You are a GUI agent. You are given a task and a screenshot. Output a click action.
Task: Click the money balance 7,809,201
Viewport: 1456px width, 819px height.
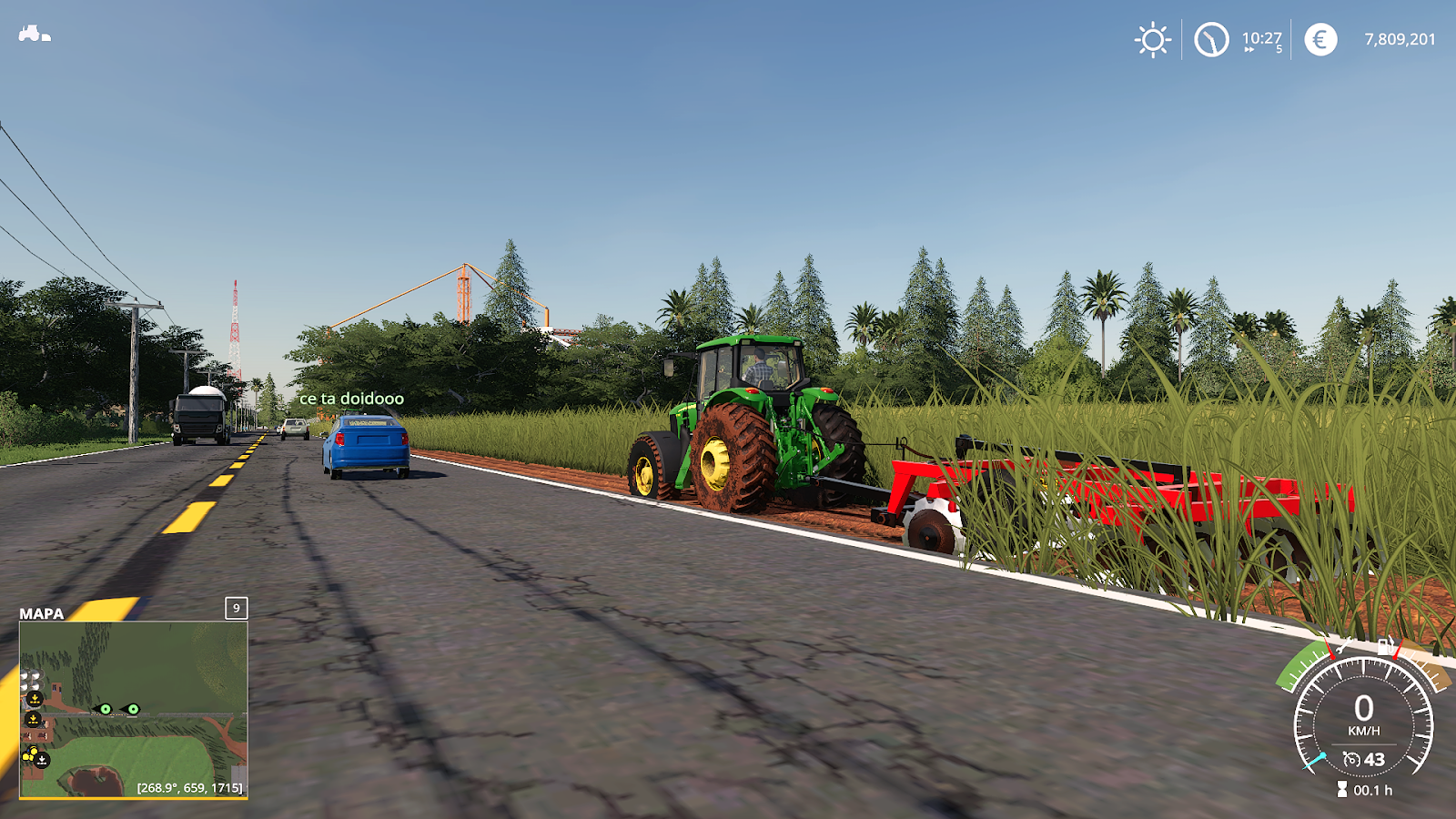coord(1400,39)
